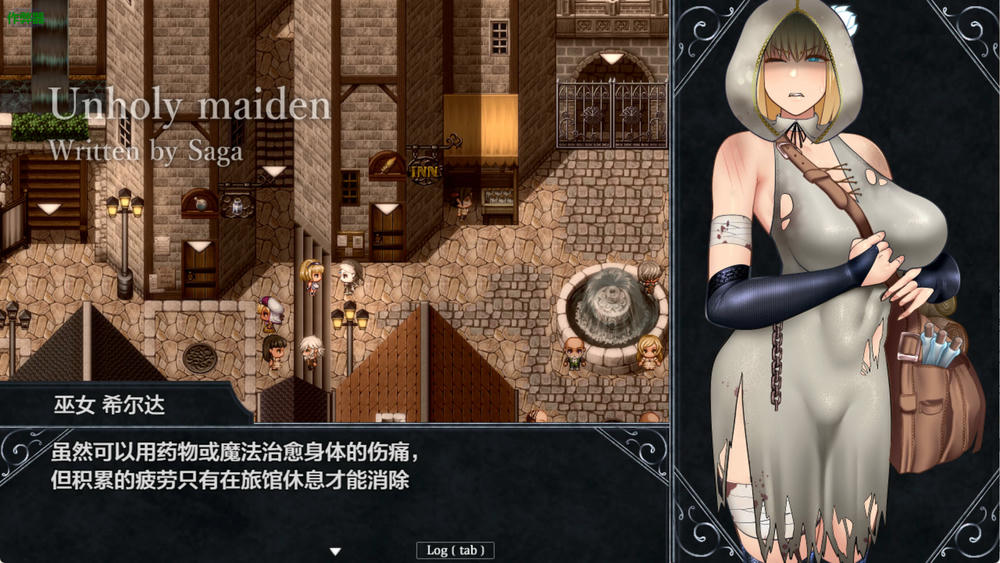
Task: Click the dialogue advance arrow
Action: (336, 551)
